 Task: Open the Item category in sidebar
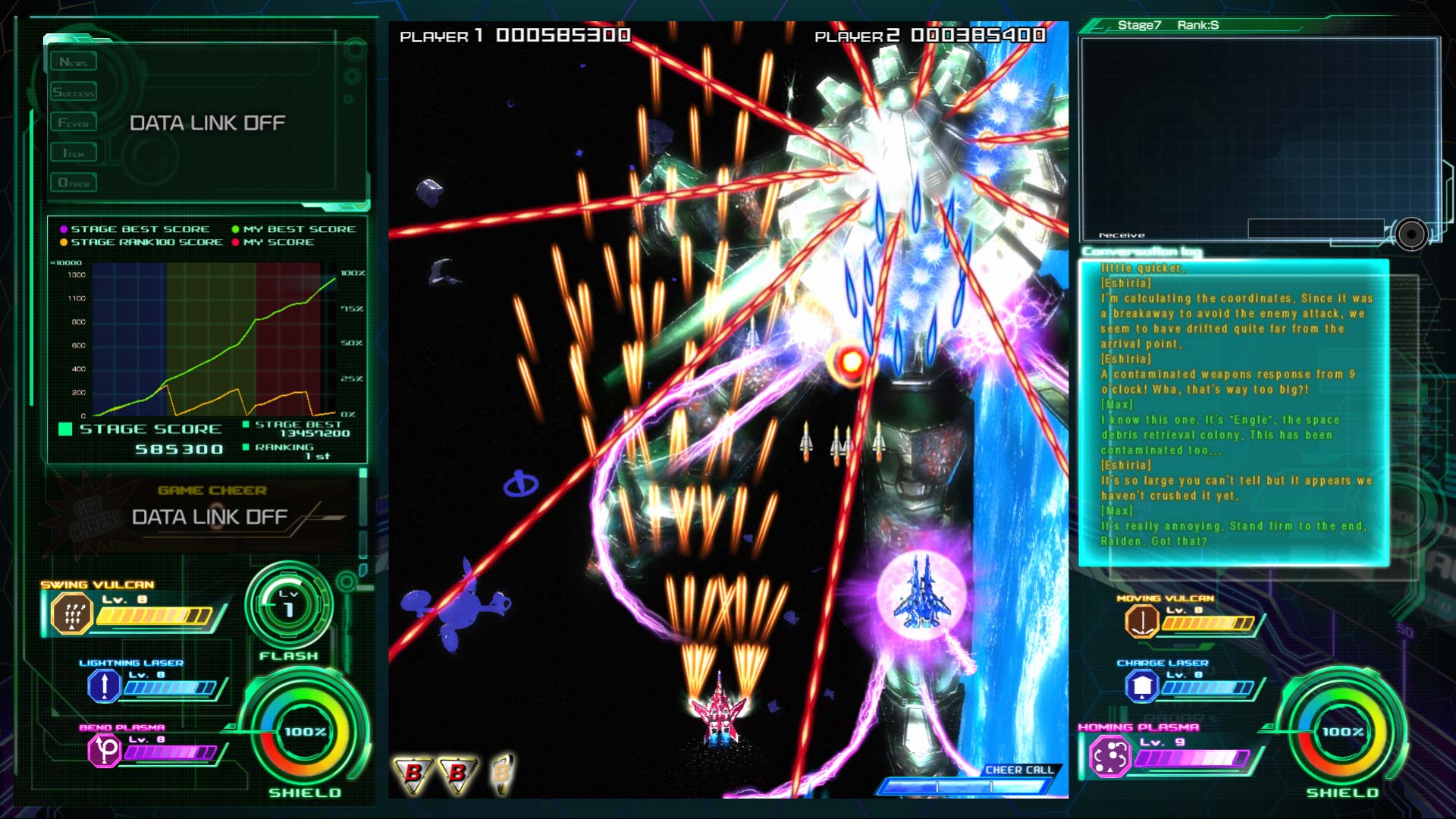click(74, 152)
